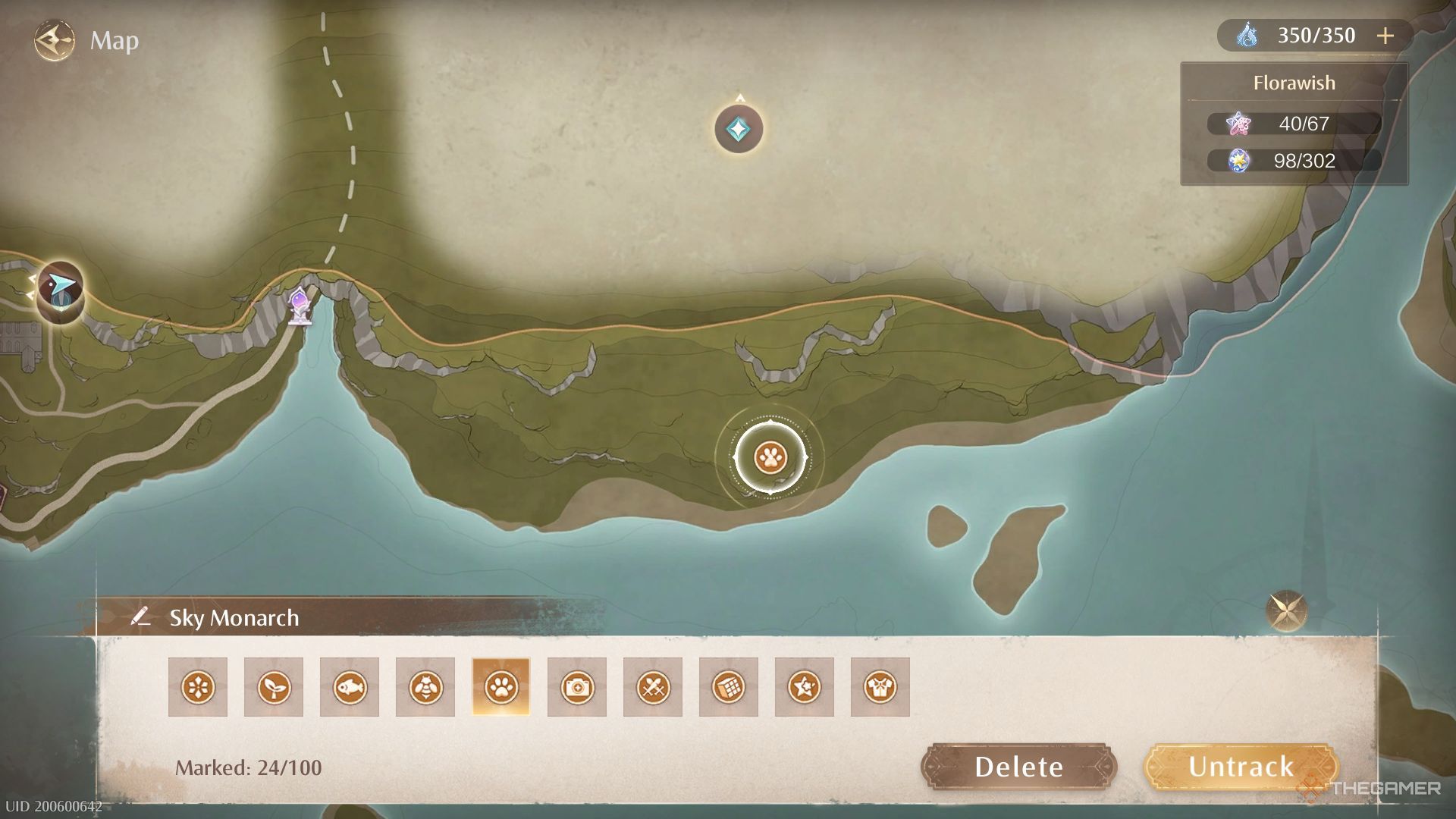The image size is (1456, 819).
Task: Open the photo spot filter
Action: point(576,687)
